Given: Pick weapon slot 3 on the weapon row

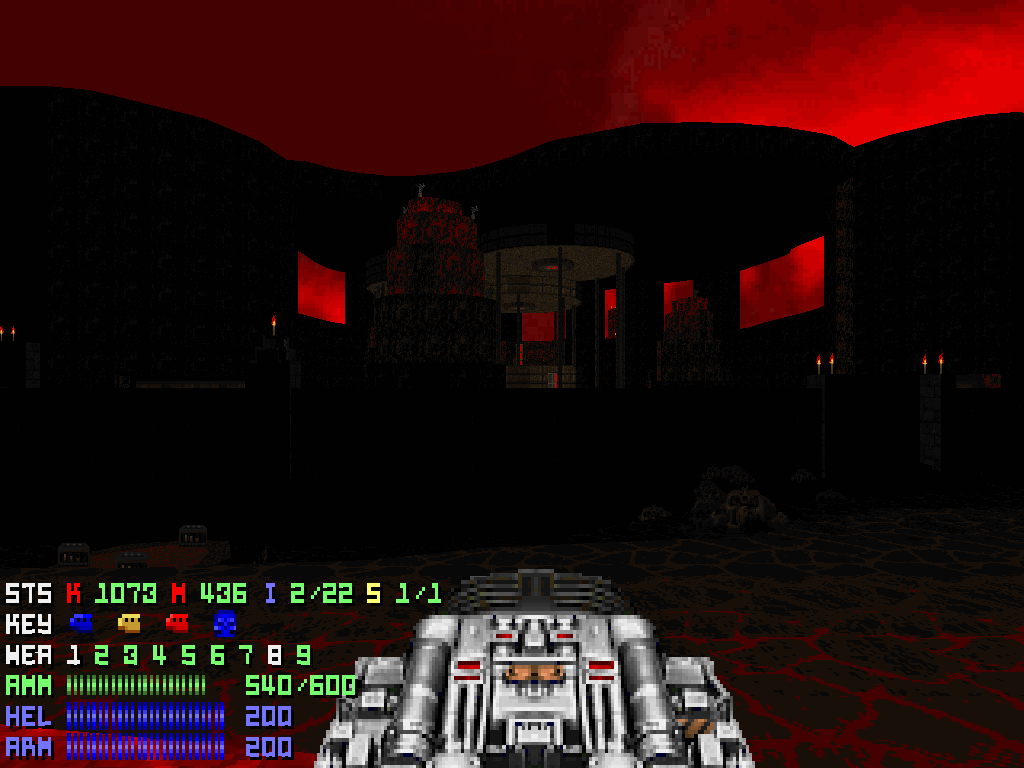Looking at the screenshot, I should click(x=130, y=656).
